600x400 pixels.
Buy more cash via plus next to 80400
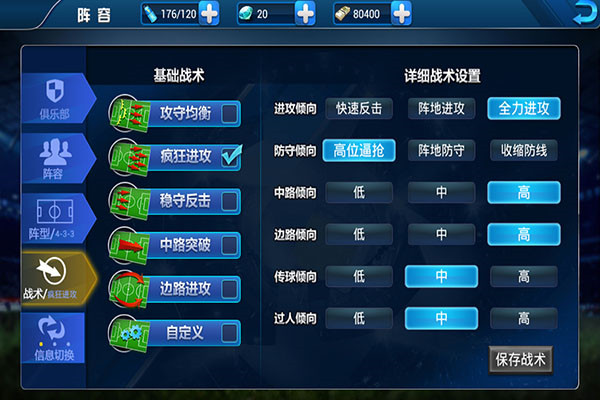[x=402, y=14]
